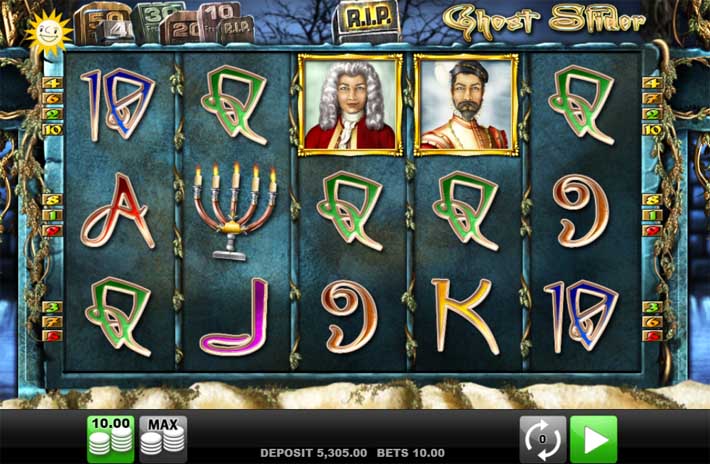Spin the reels with the green play button
The width and height of the screenshot is (710, 464).
tap(593, 439)
